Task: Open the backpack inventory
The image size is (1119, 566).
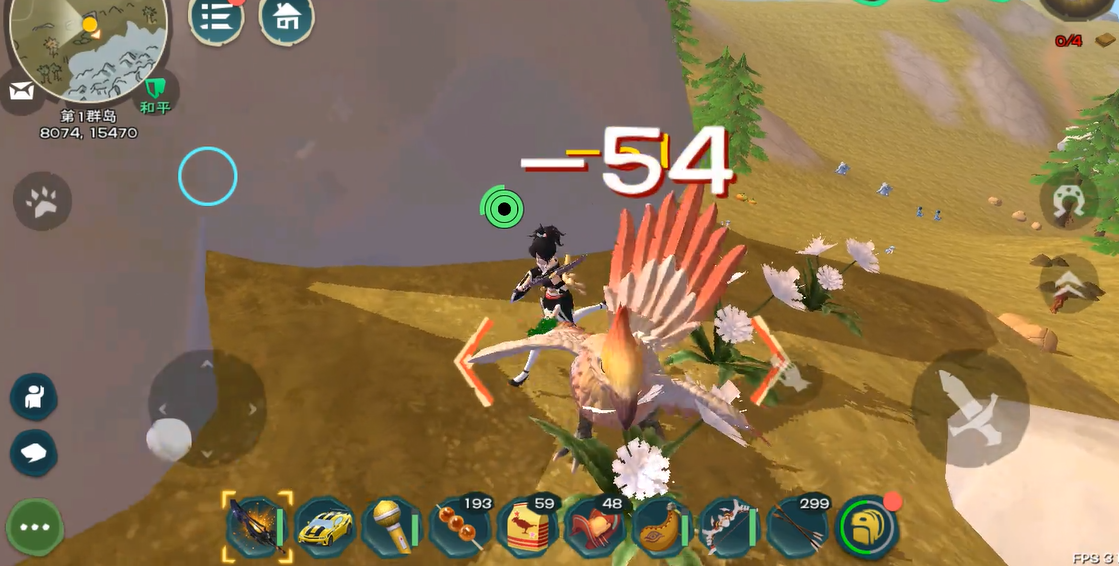Action: [866, 526]
